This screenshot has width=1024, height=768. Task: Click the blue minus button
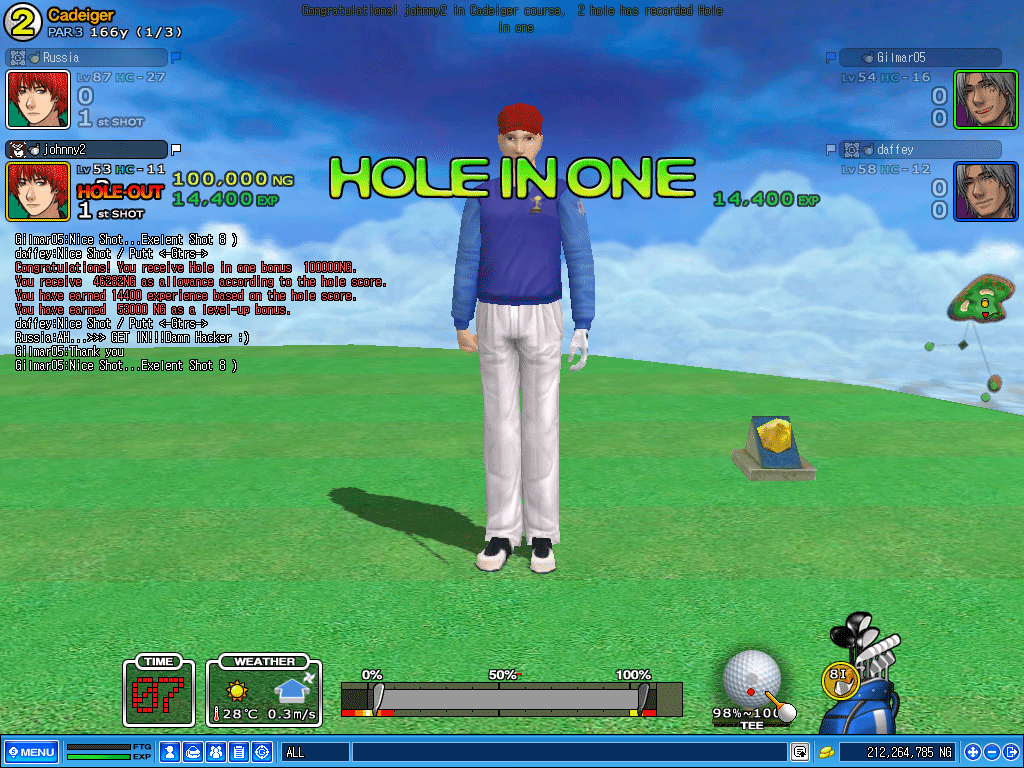pos(991,752)
